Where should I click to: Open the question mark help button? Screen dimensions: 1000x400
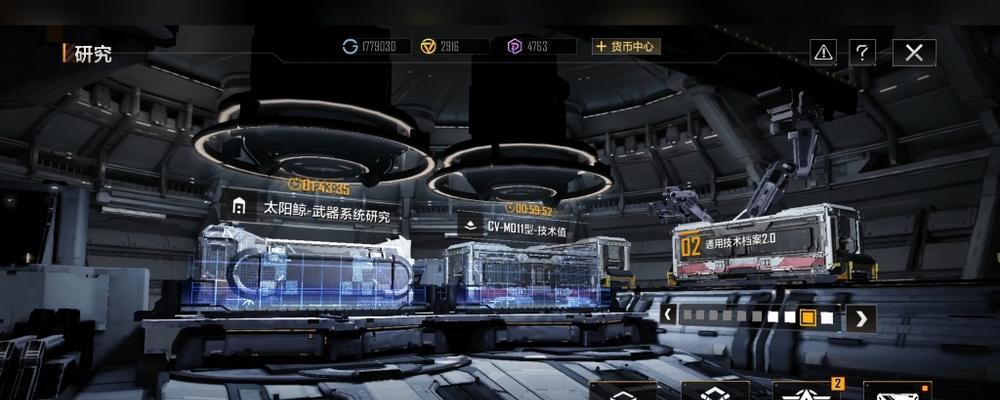pos(861,53)
